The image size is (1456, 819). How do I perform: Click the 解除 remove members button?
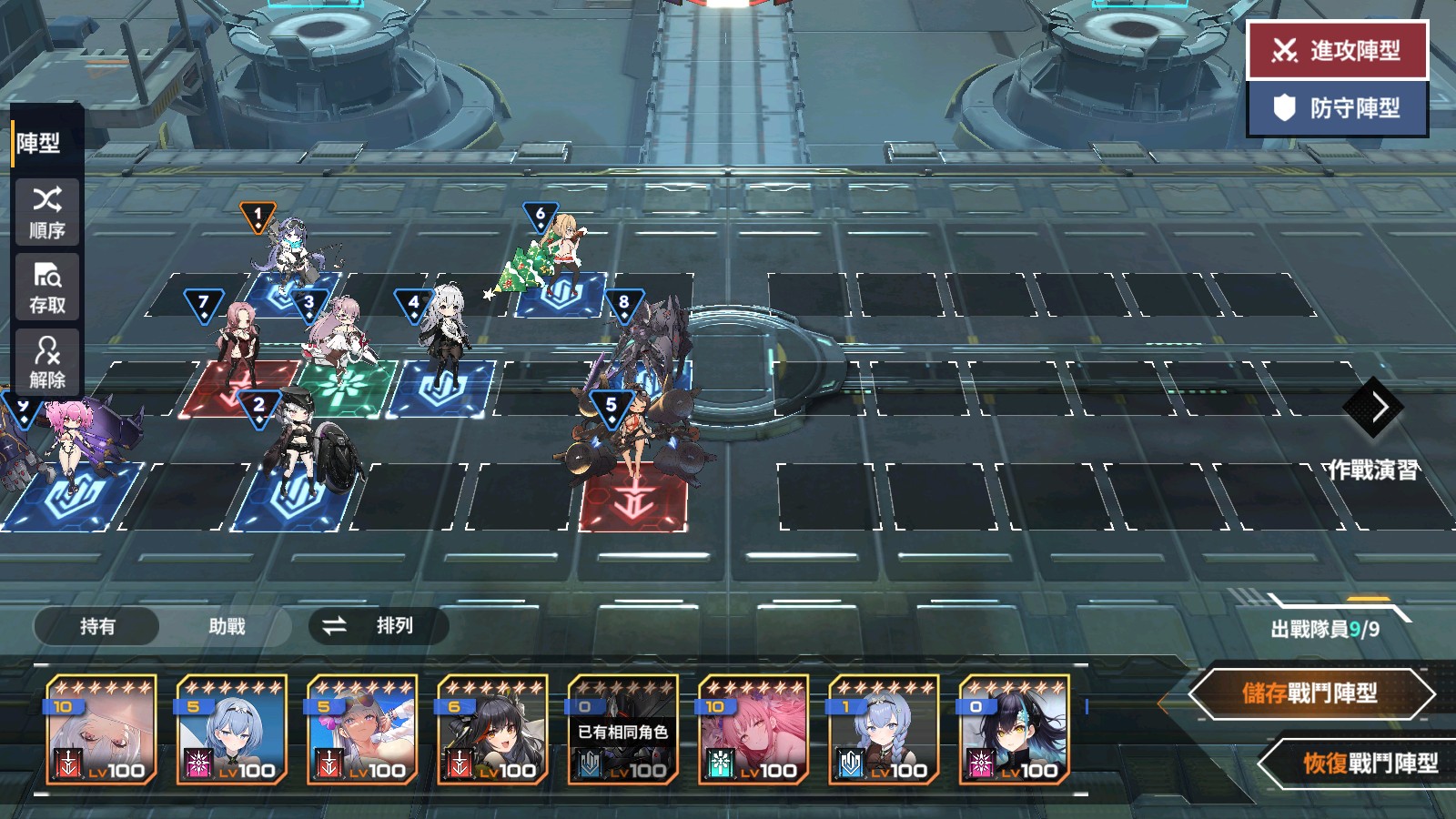[47, 361]
